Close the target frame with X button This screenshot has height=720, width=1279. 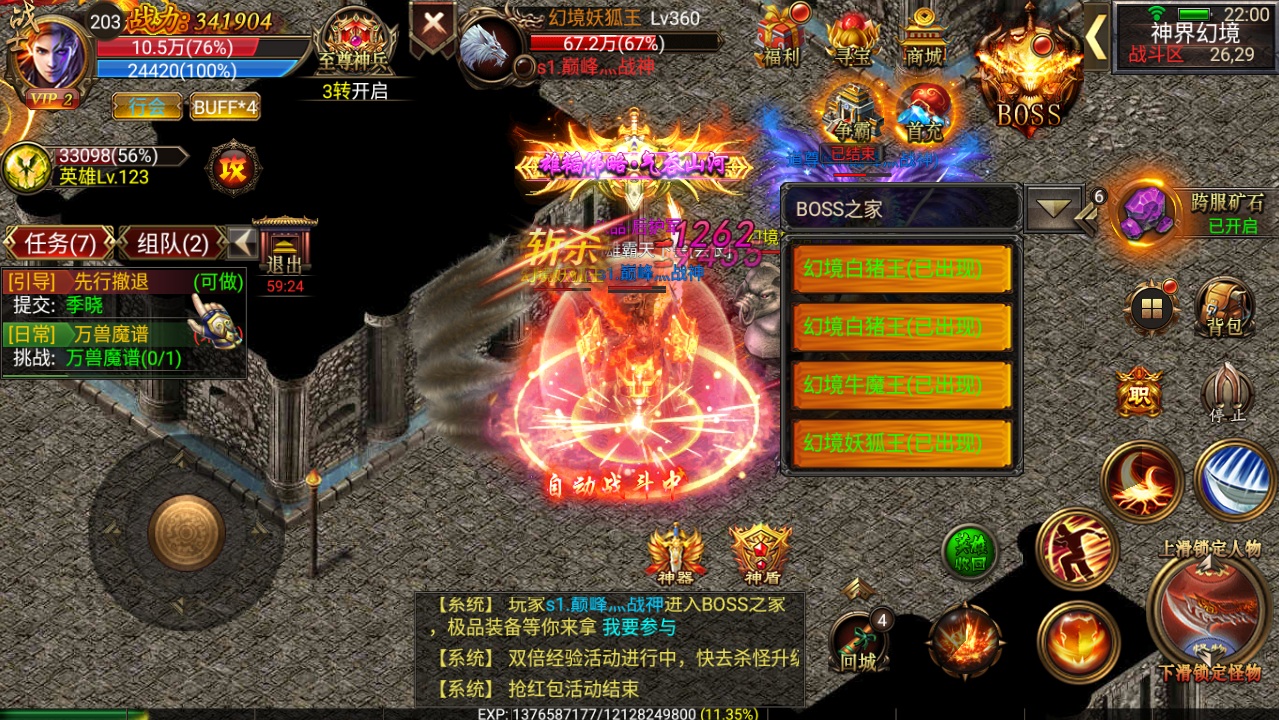tap(434, 27)
